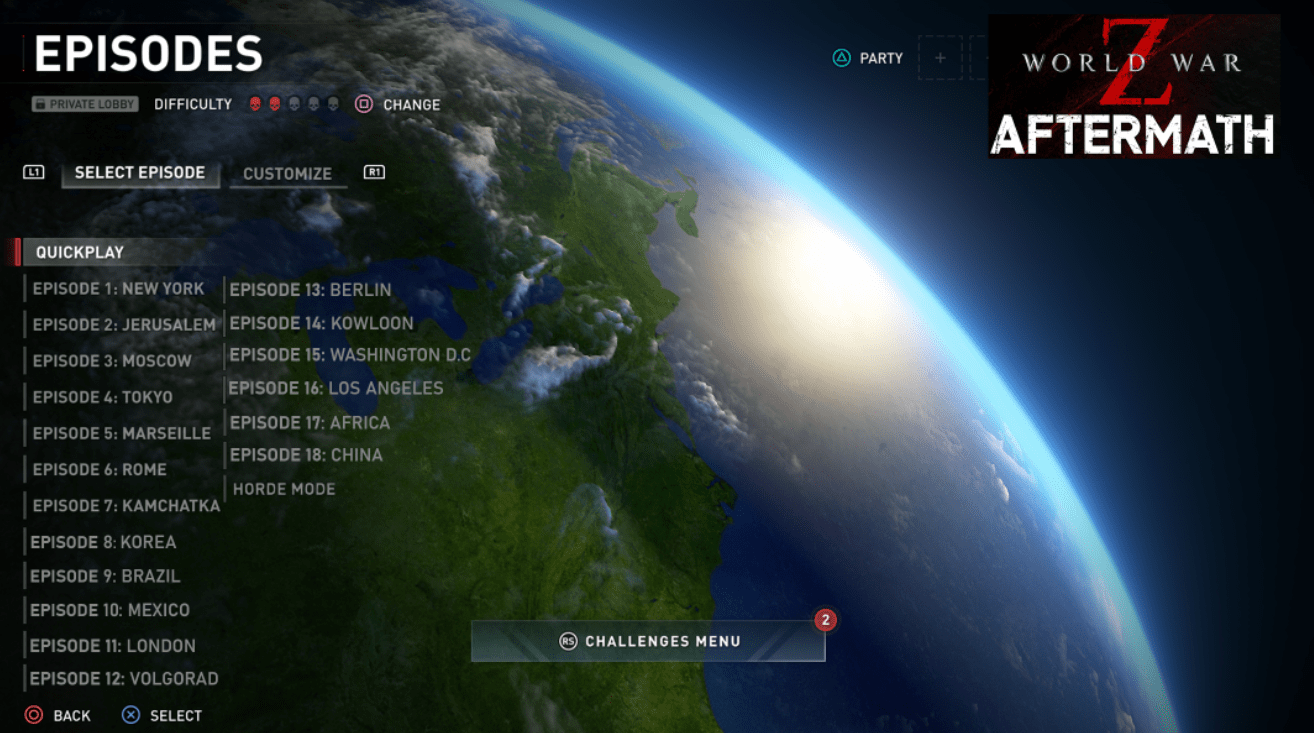The width and height of the screenshot is (1314, 733).
Task: Choose Episode 11: London
Action: [x=113, y=646]
